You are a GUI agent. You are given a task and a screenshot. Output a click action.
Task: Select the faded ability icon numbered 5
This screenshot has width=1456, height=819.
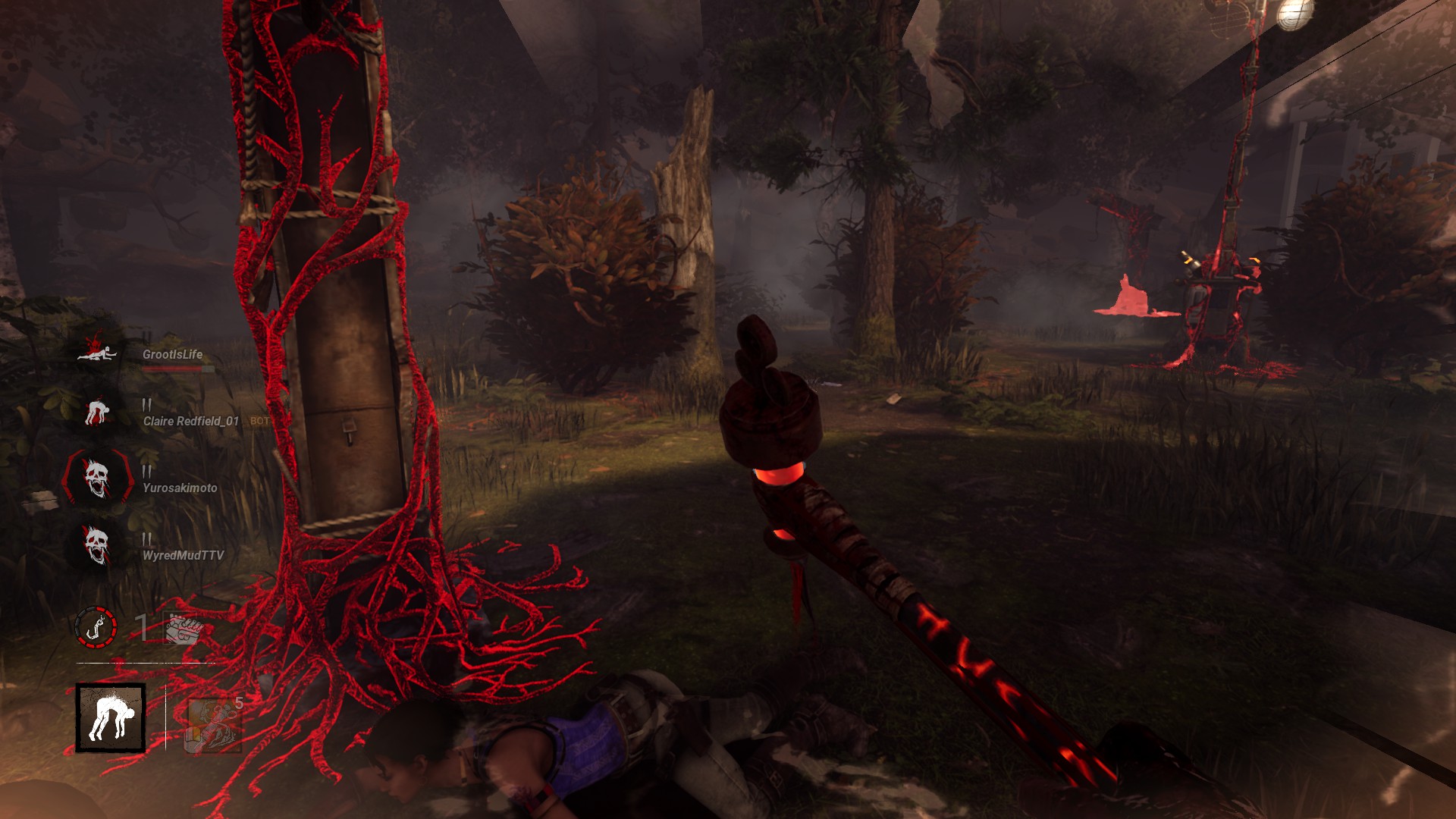point(214,724)
